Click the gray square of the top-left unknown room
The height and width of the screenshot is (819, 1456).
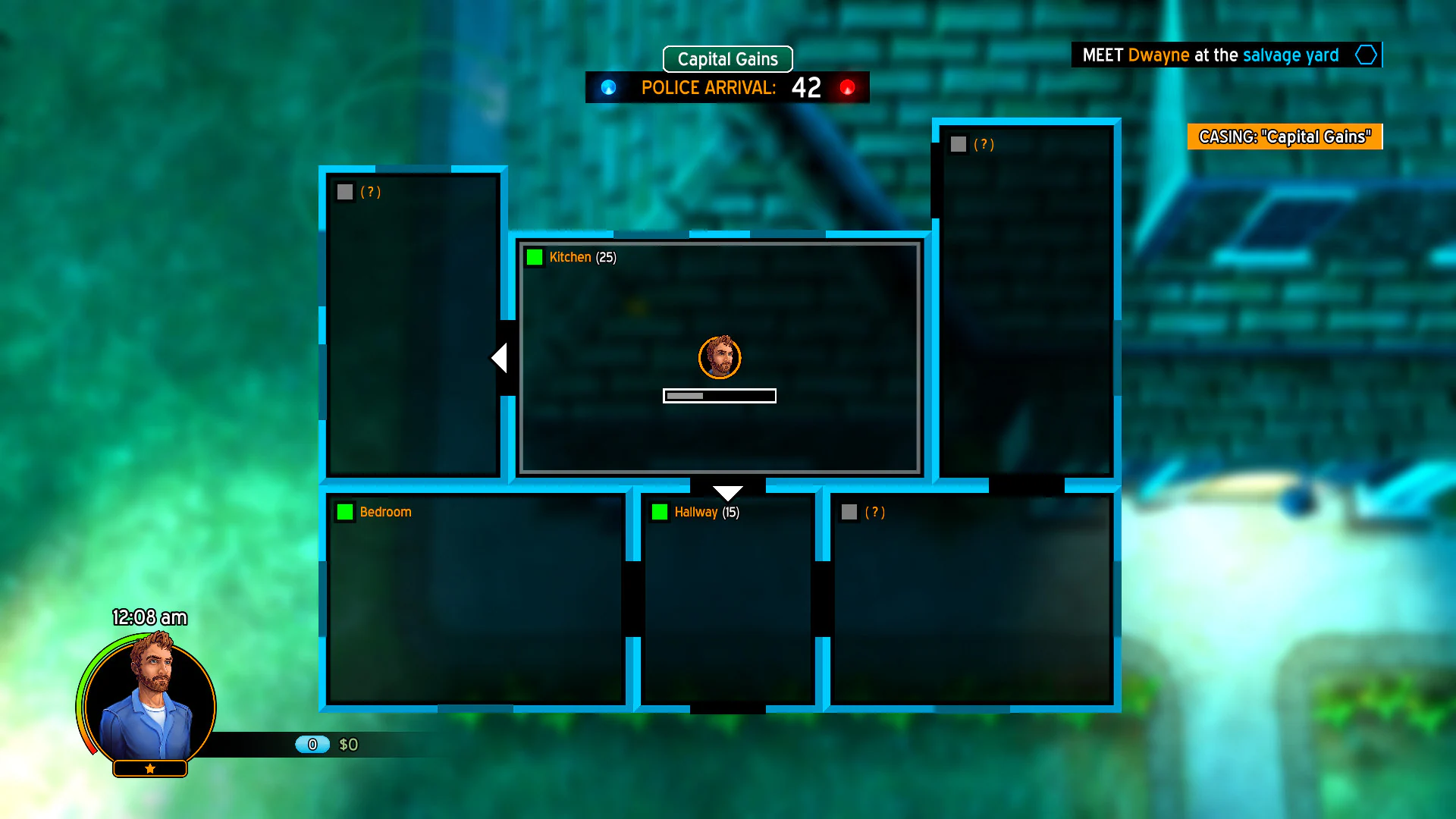(346, 192)
